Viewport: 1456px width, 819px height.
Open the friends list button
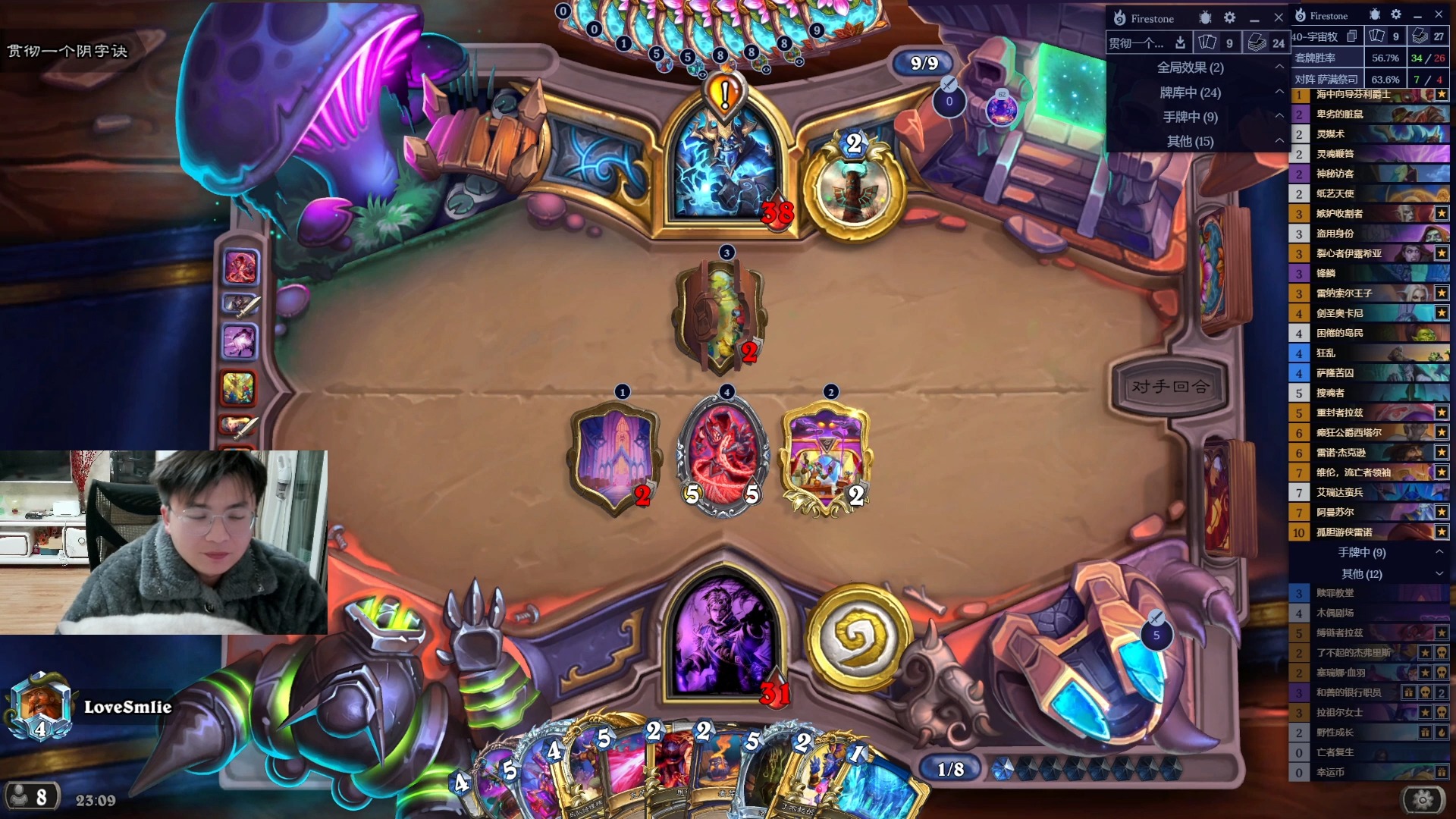[29, 797]
